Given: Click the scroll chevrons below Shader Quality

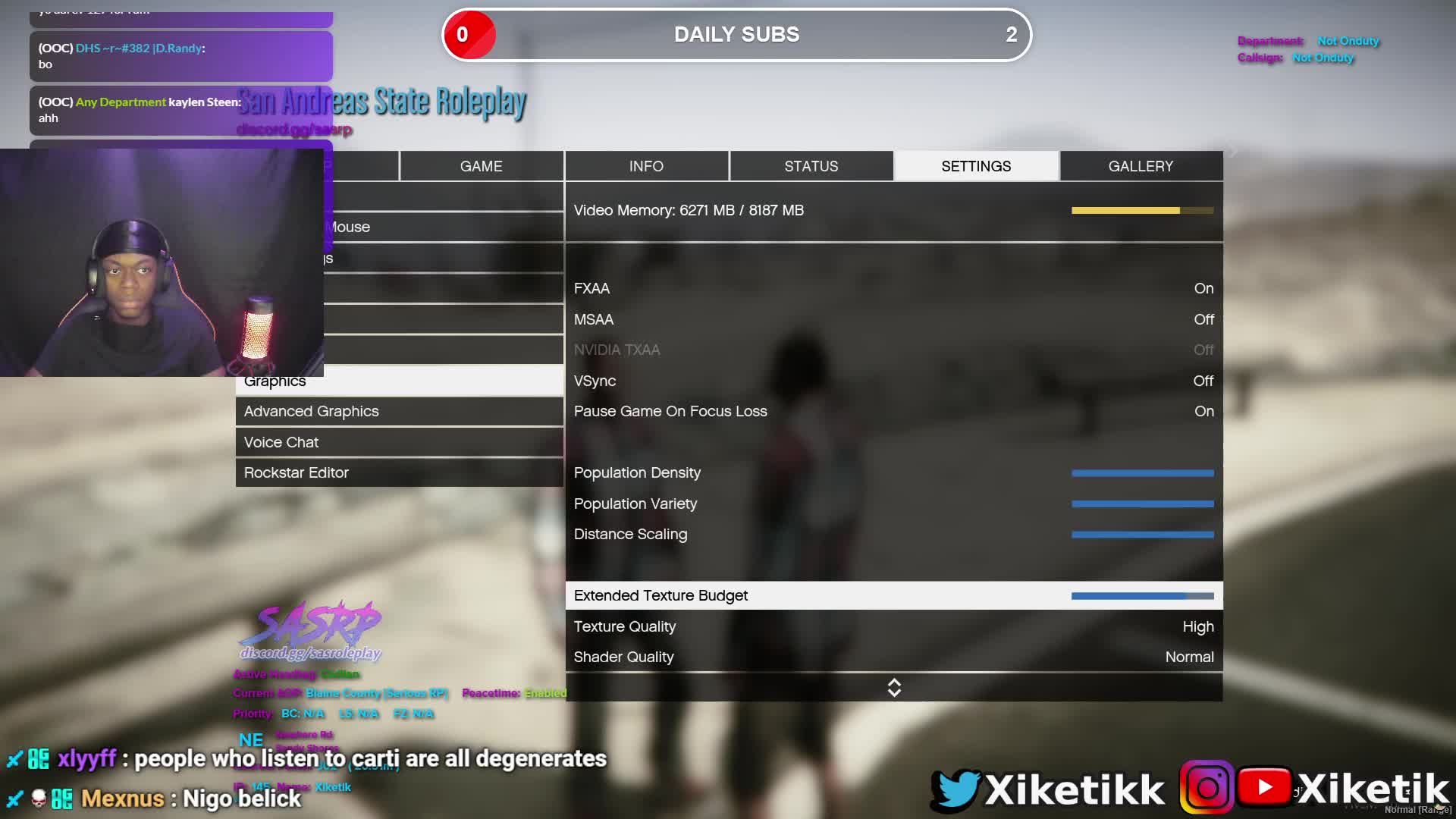Looking at the screenshot, I should click(894, 687).
